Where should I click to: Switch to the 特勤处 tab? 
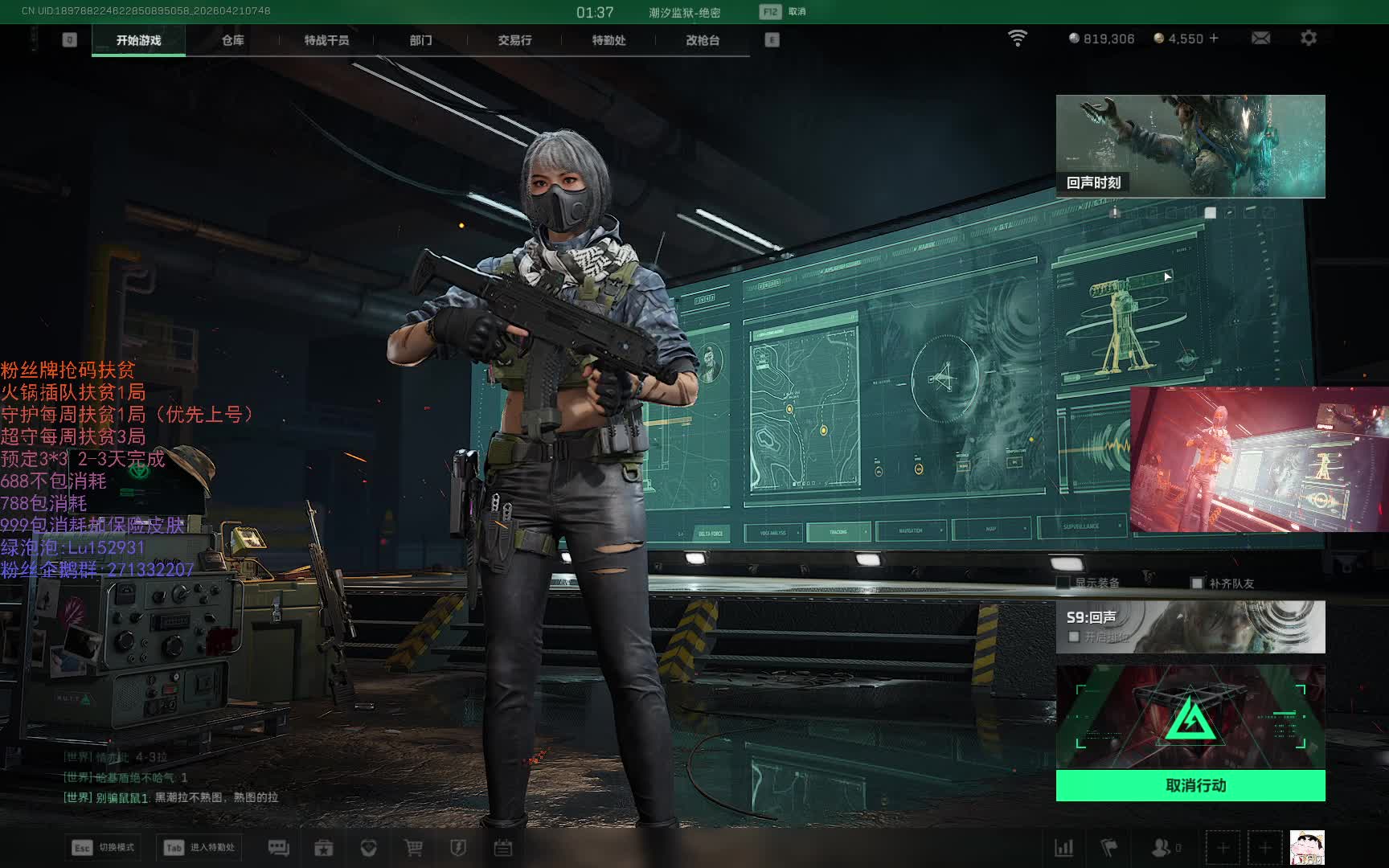coord(608,40)
